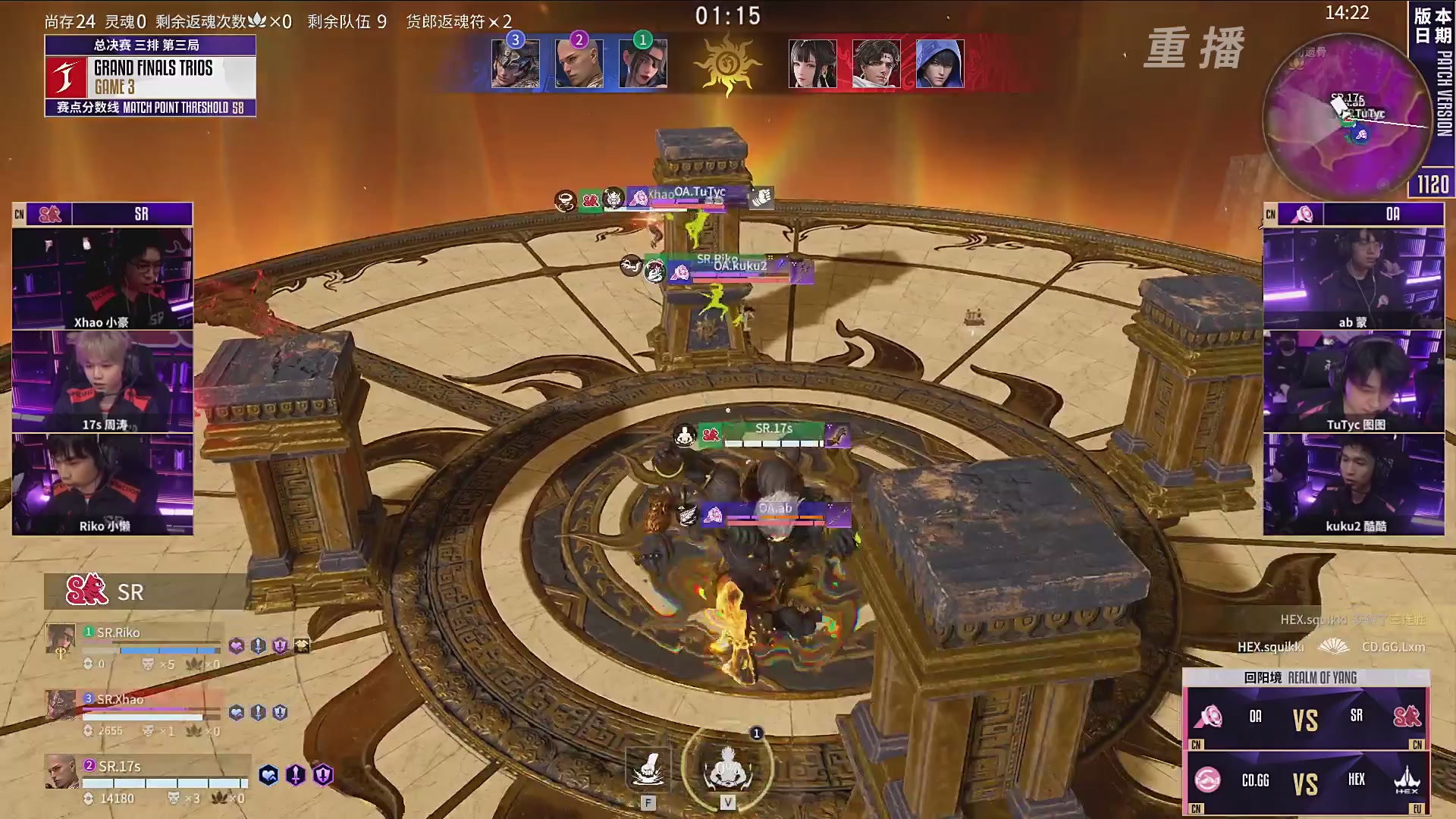Screen dimensions: 1456x819
Task: Open the CD.GG vs HEX matchup panel
Action: pyautogui.click(x=1306, y=782)
